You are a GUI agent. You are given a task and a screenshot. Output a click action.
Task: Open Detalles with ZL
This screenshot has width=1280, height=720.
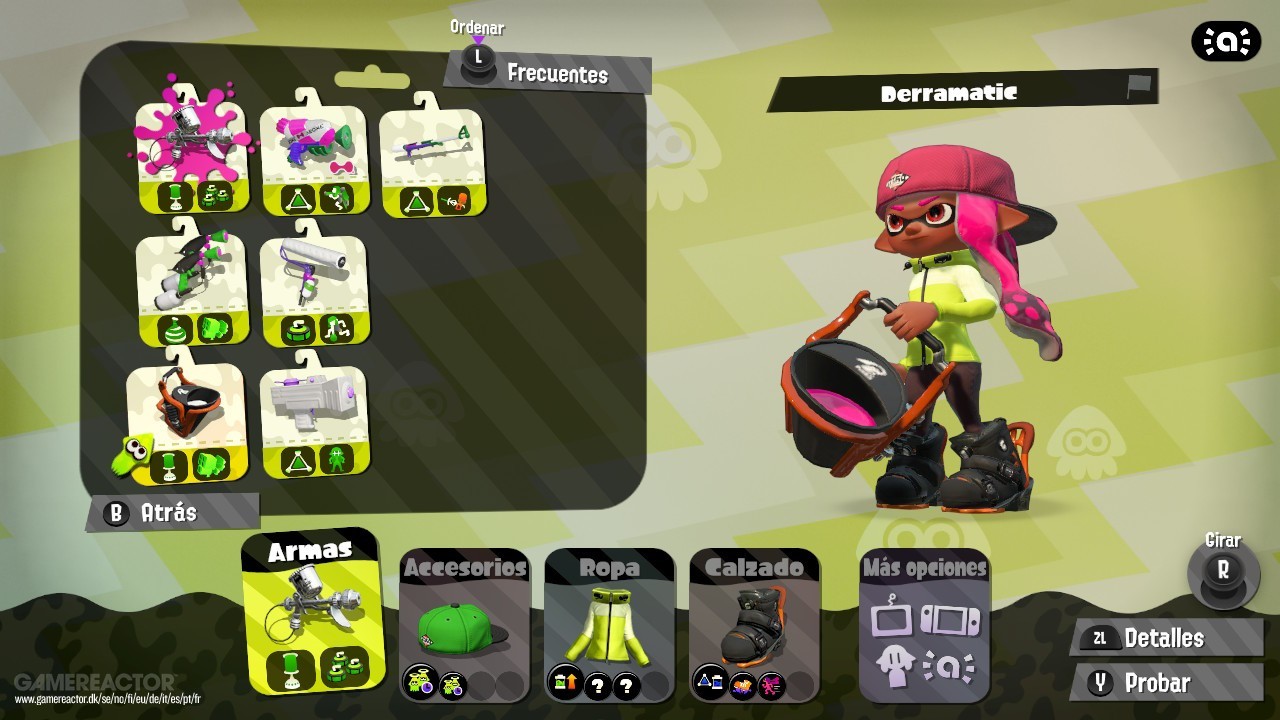click(1163, 637)
